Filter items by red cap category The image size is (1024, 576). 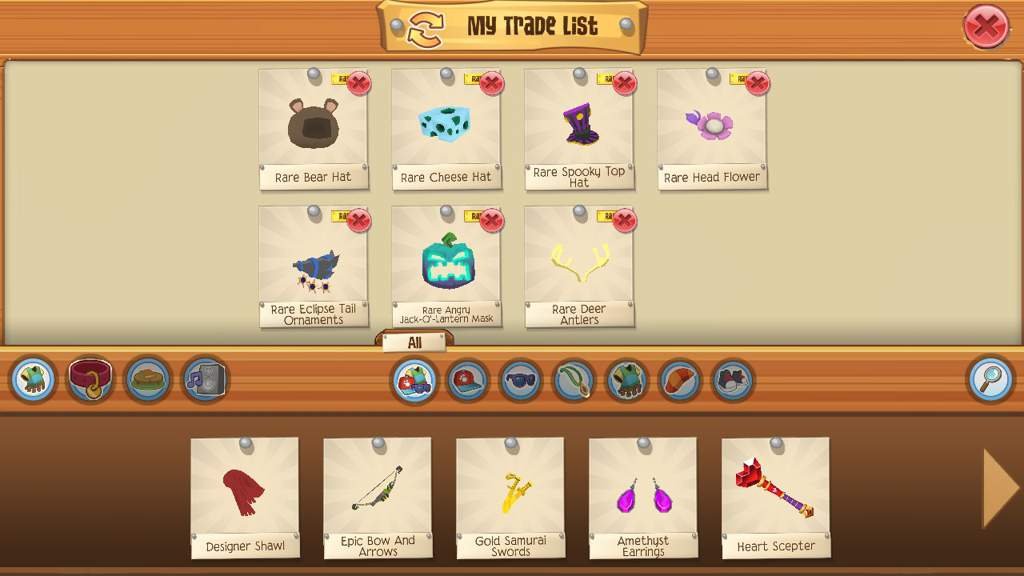pyautogui.click(x=467, y=380)
